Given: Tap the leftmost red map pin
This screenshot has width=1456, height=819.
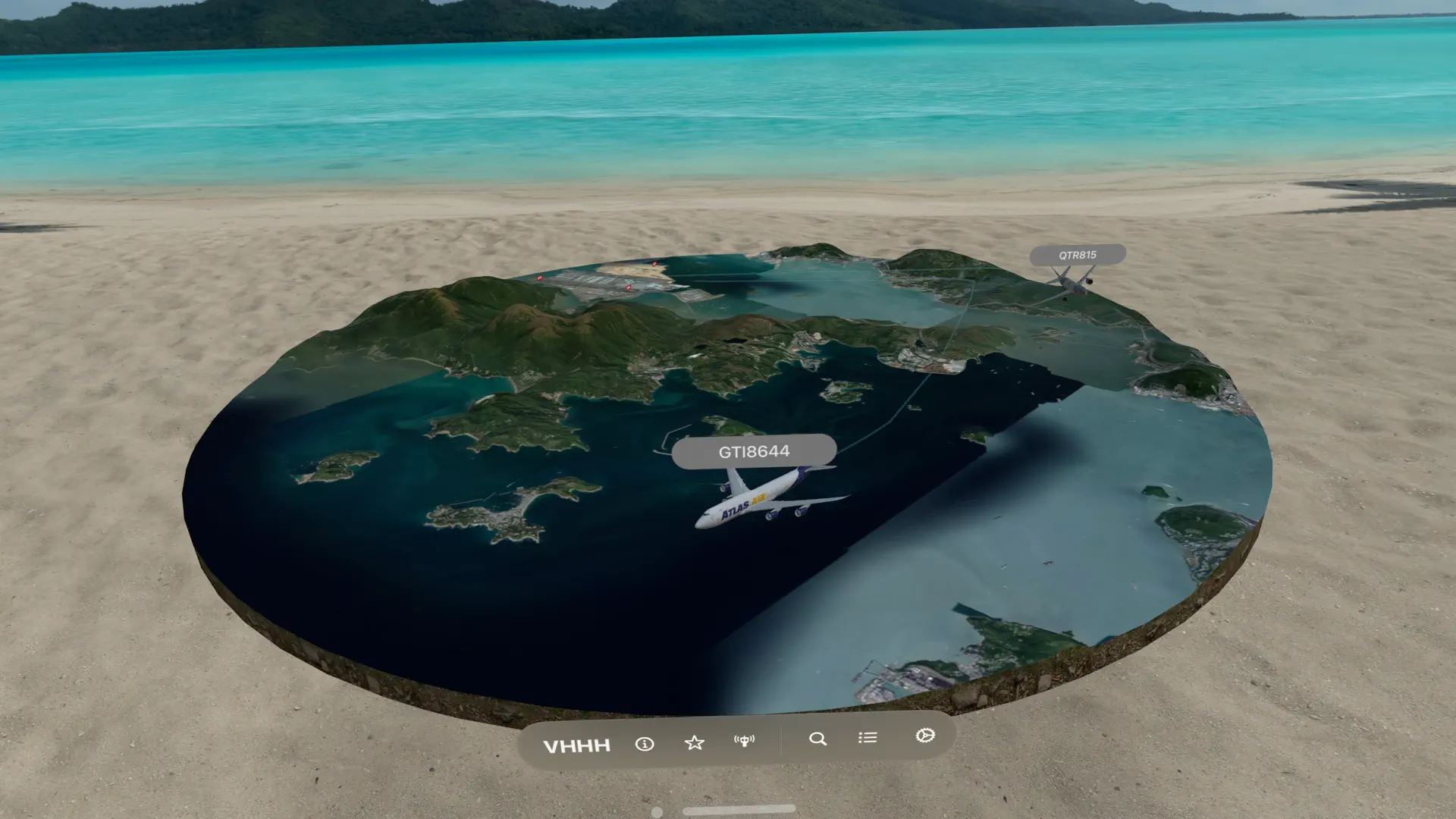Looking at the screenshot, I should [540, 278].
